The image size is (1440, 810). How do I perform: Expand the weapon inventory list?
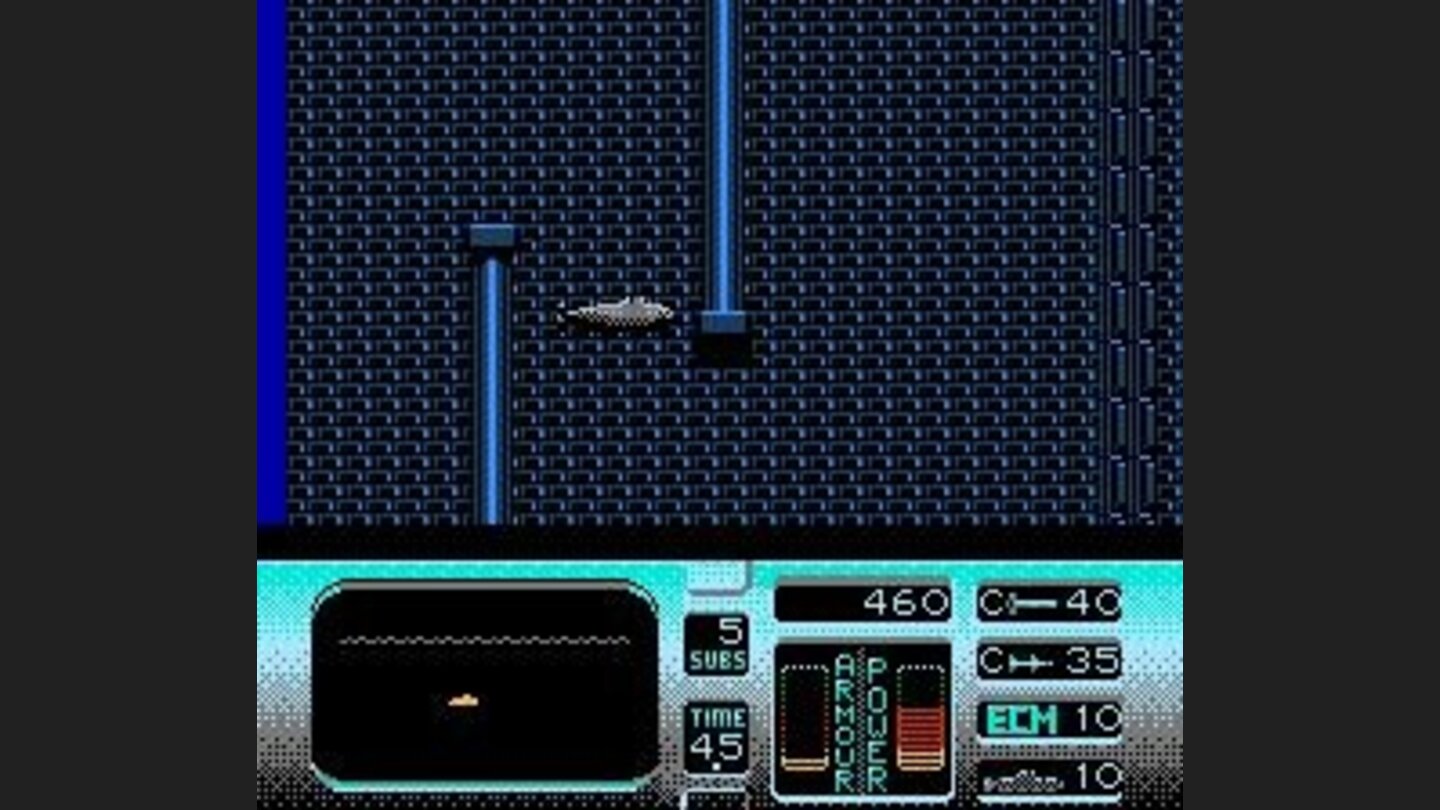[x=1048, y=690]
